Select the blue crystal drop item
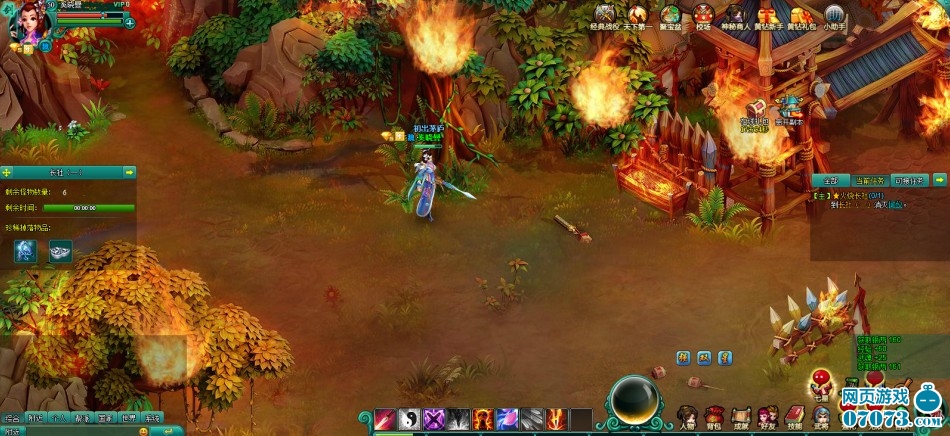 click(25, 251)
